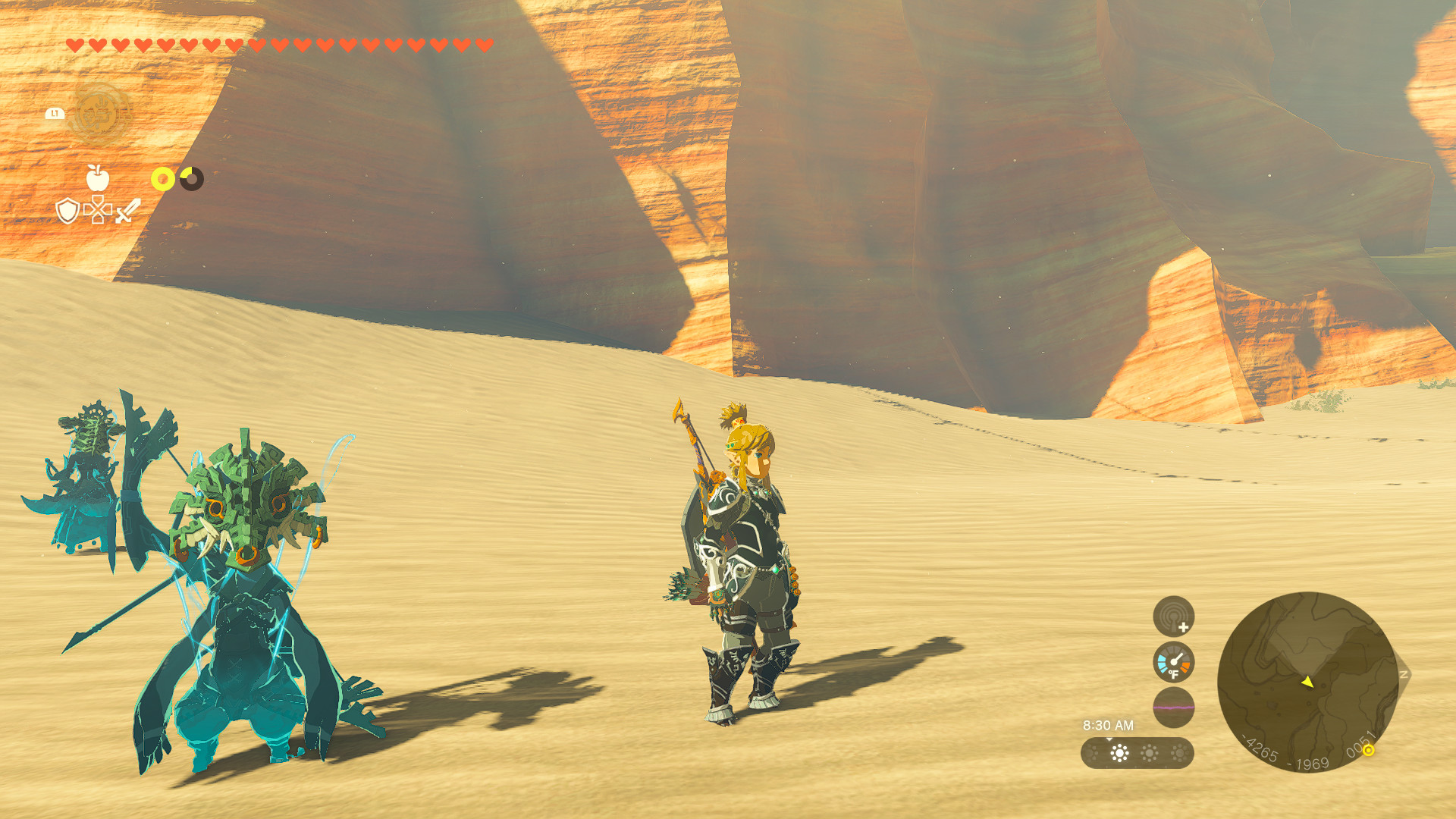This screenshot has height=819, width=1456.
Task: Click the N compass letter on the minimap
Action: coord(1403,674)
